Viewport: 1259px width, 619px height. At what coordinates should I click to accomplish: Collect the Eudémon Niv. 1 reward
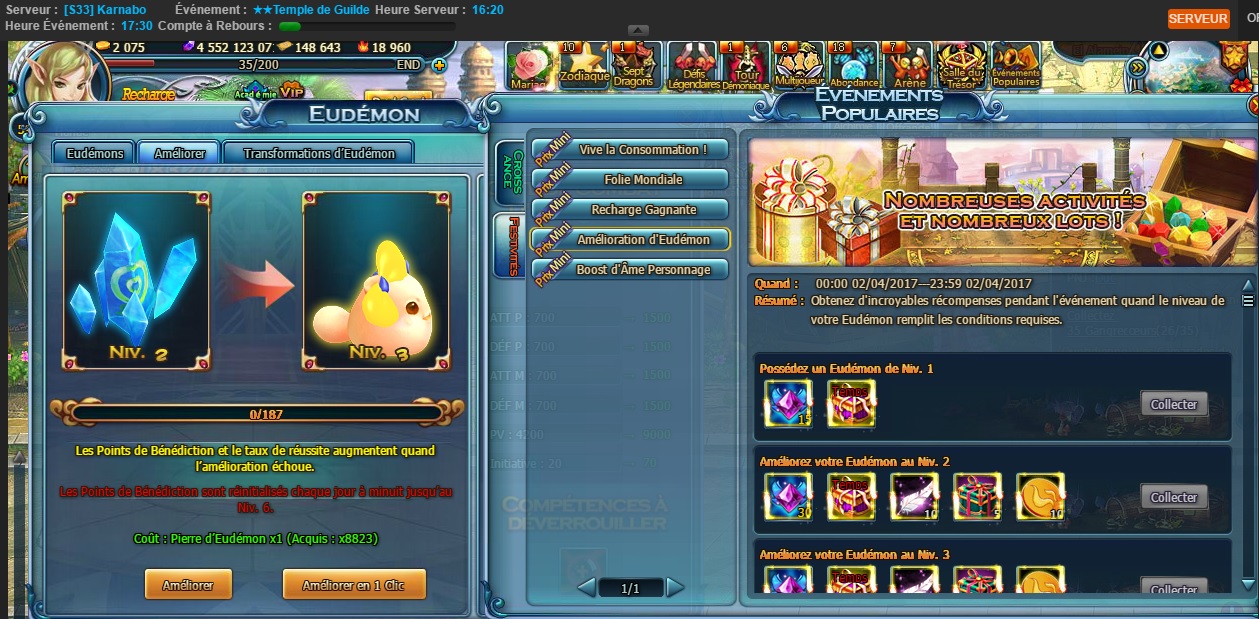pyautogui.click(x=1174, y=404)
